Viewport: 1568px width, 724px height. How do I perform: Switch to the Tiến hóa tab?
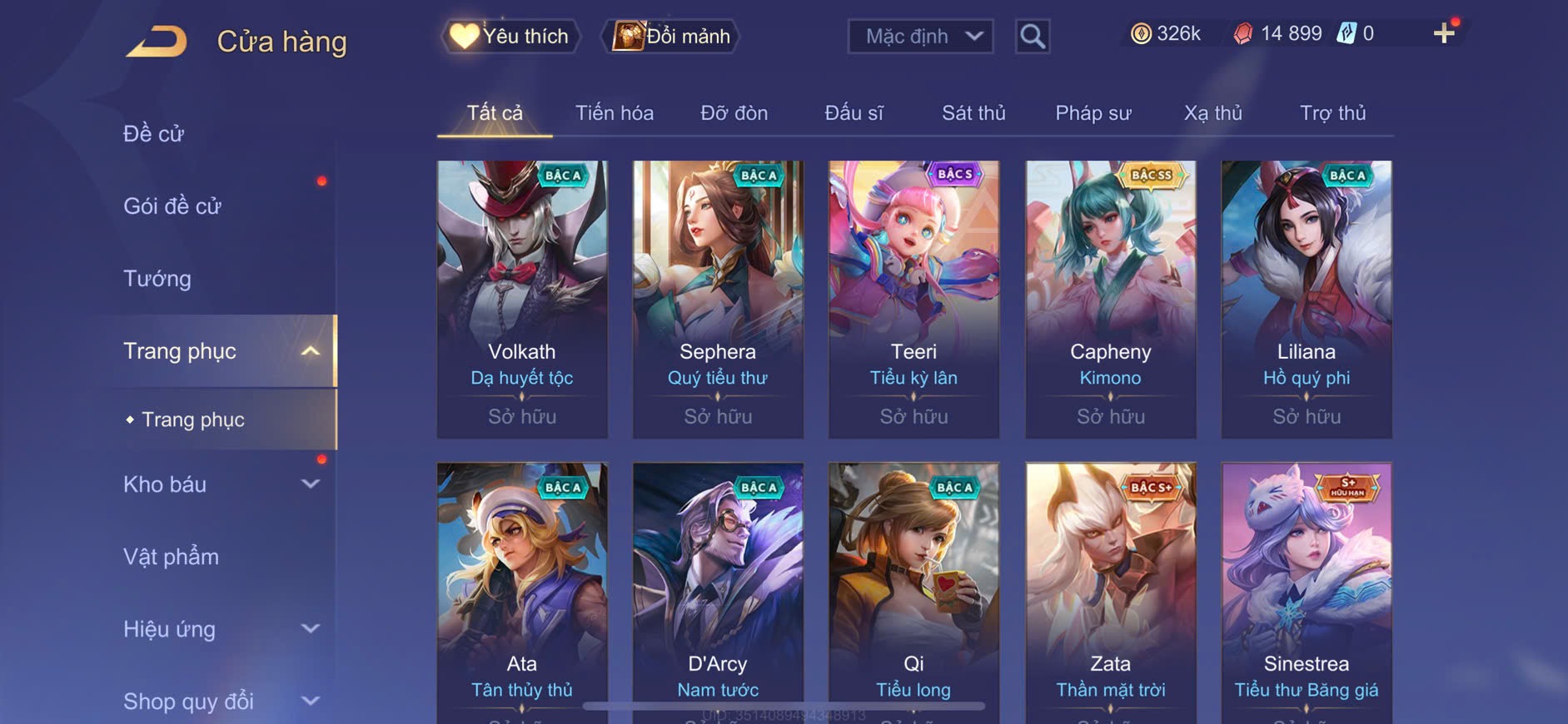click(615, 113)
